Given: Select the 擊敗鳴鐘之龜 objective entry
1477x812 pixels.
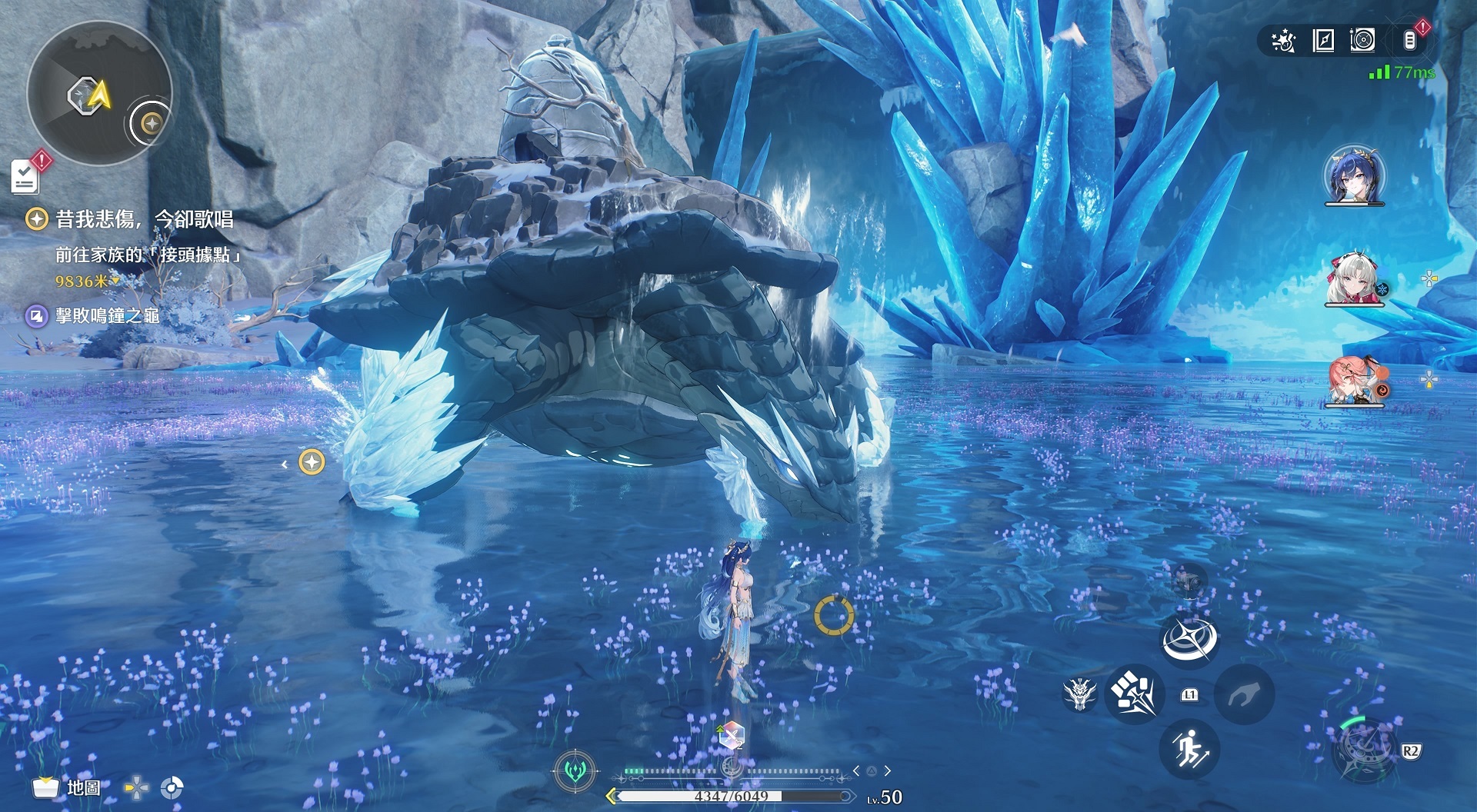Looking at the screenshot, I should [107, 316].
